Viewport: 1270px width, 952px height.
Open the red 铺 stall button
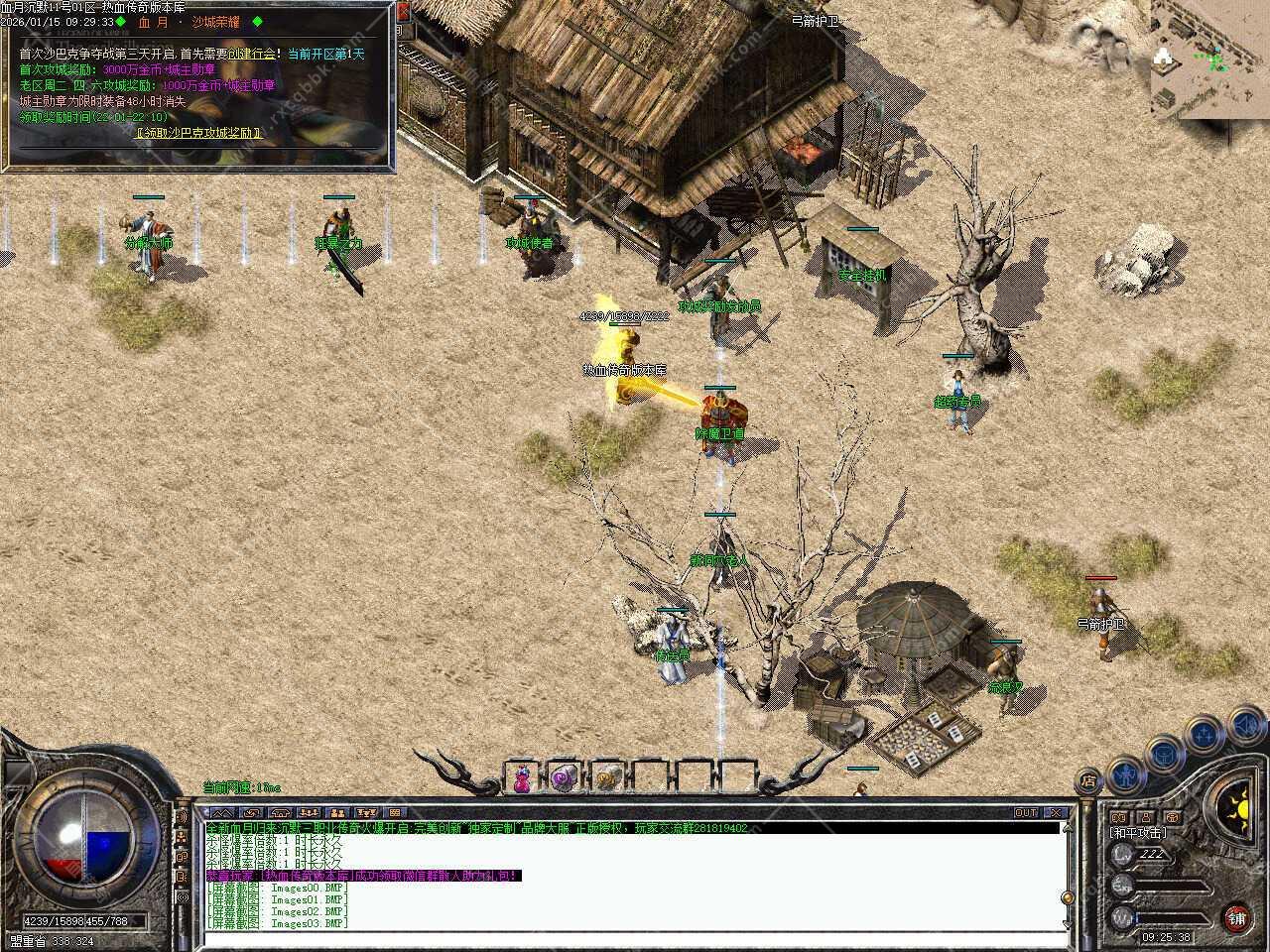coord(1236,917)
